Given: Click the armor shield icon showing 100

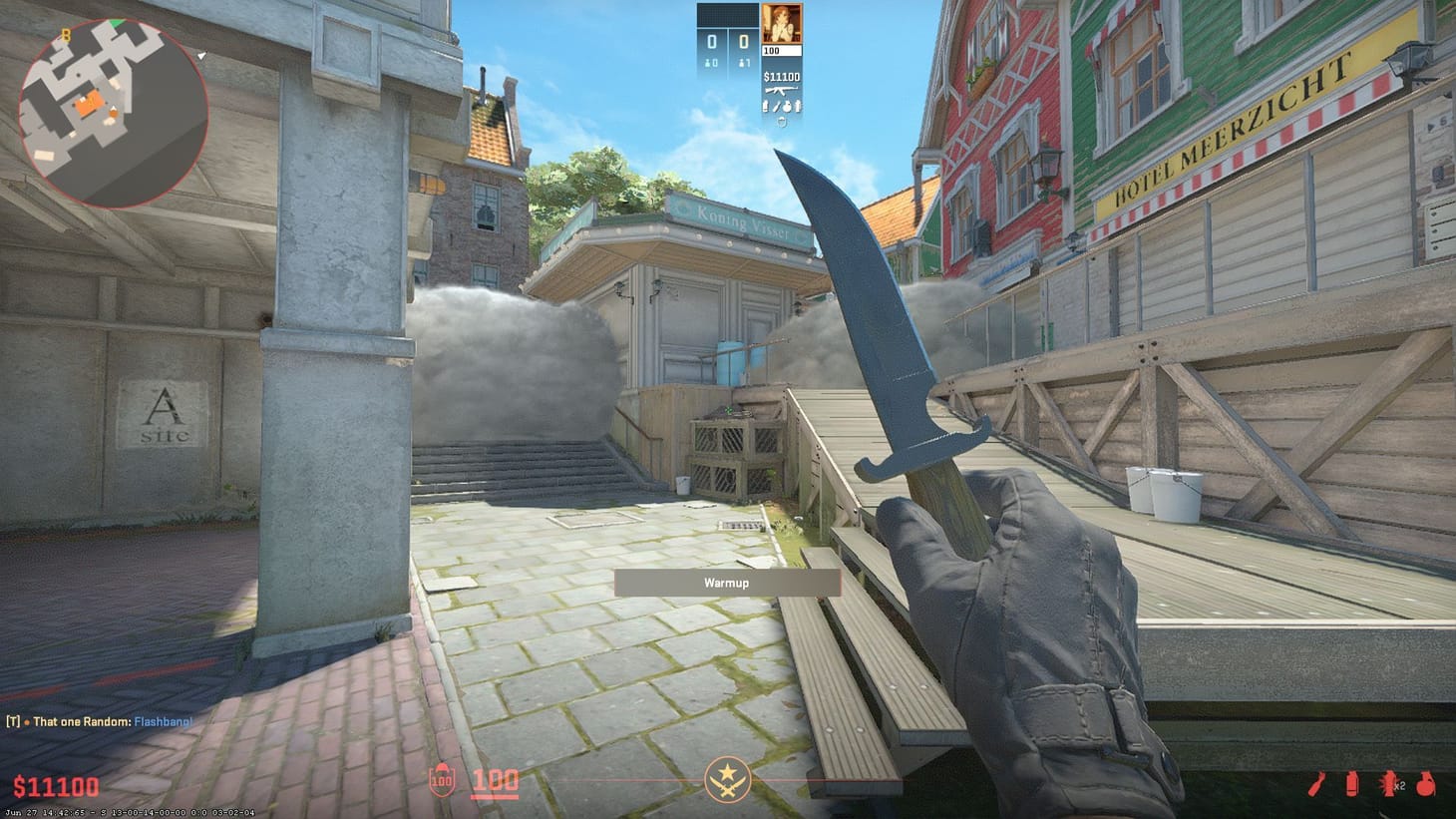Looking at the screenshot, I should pos(440,783).
